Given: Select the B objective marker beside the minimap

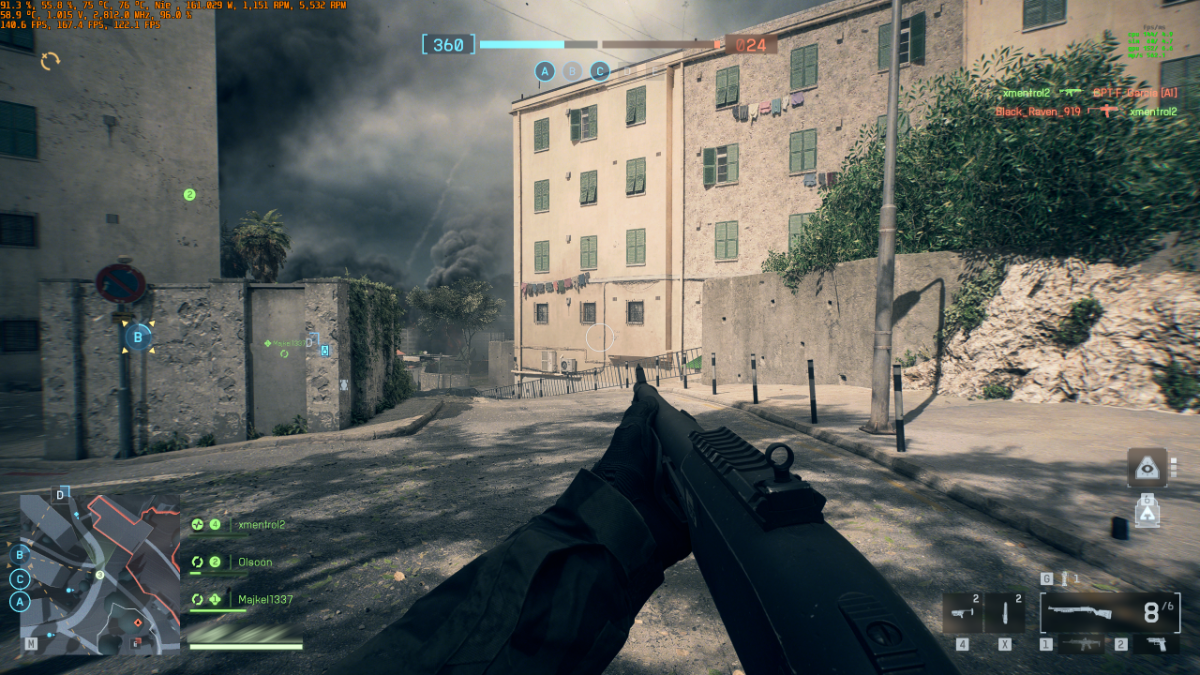Looking at the screenshot, I should click(x=19, y=553).
